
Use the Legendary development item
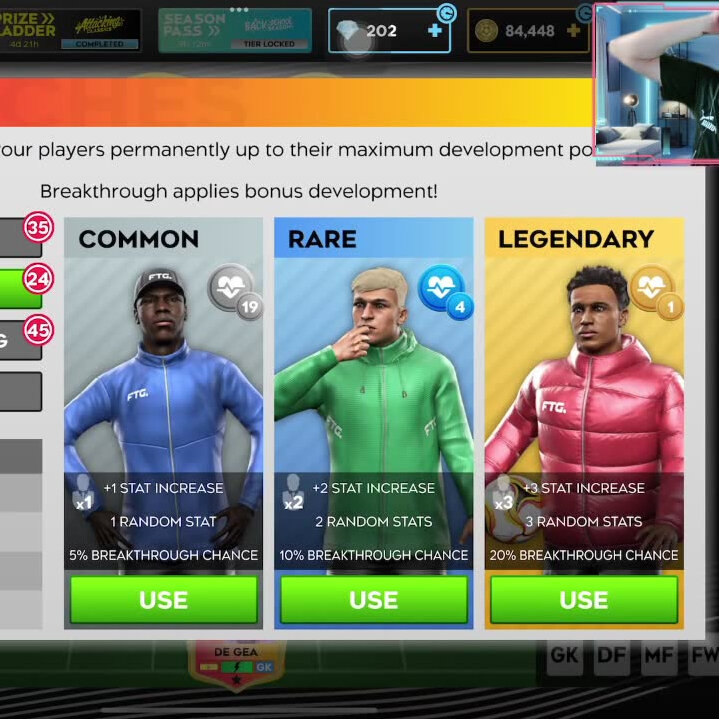(x=583, y=599)
